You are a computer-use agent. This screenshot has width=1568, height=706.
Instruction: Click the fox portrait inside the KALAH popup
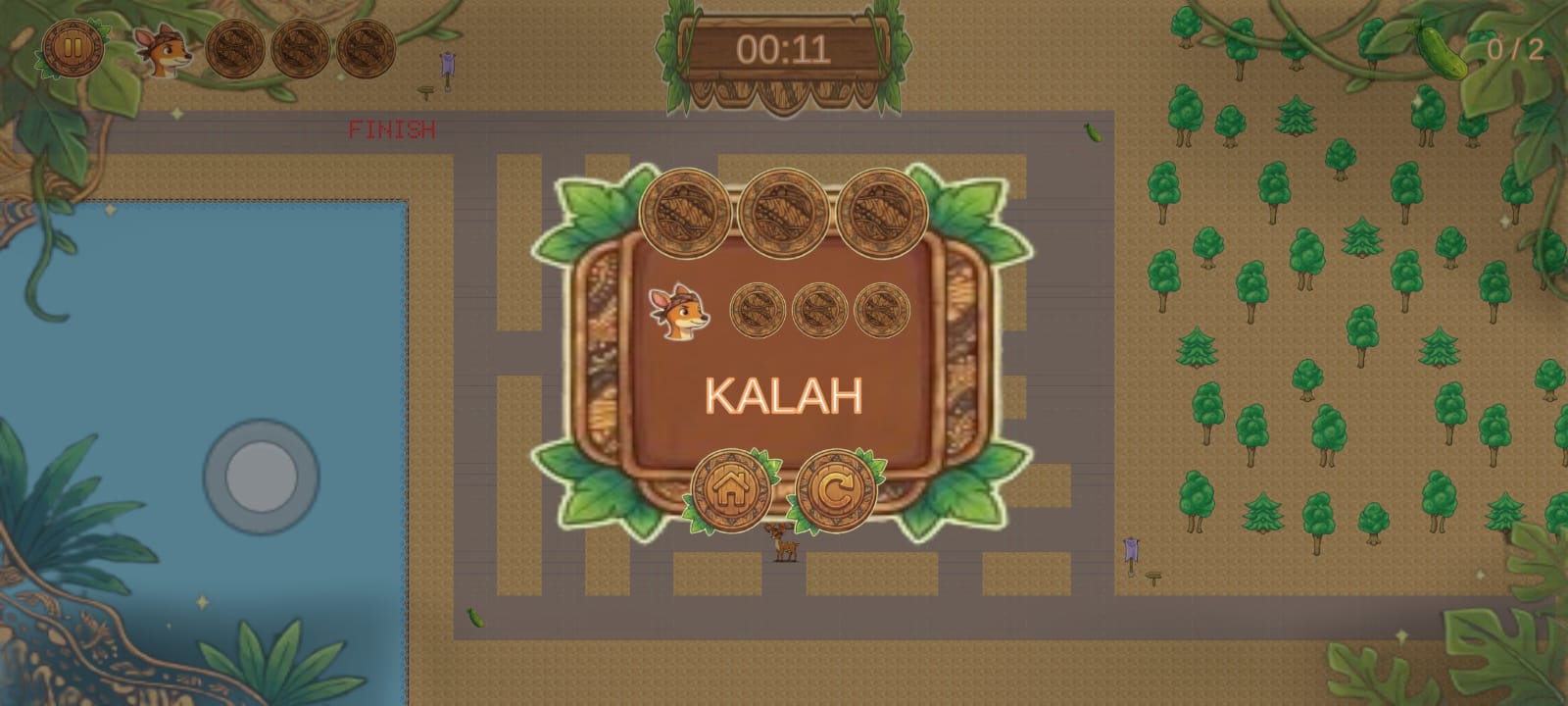[676, 312]
